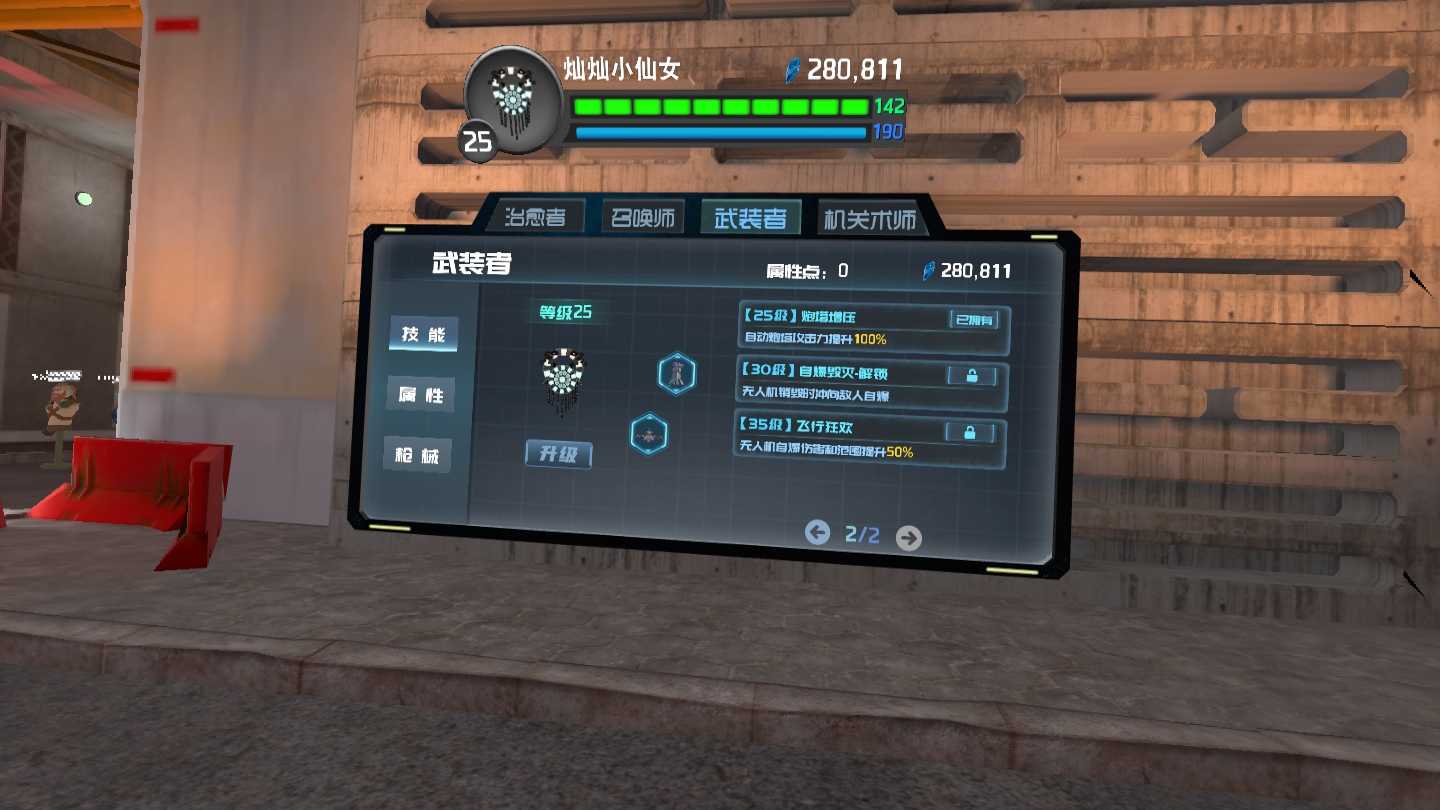Open the 召唤师 class tab
This screenshot has height=810, width=1440.
[643, 218]
